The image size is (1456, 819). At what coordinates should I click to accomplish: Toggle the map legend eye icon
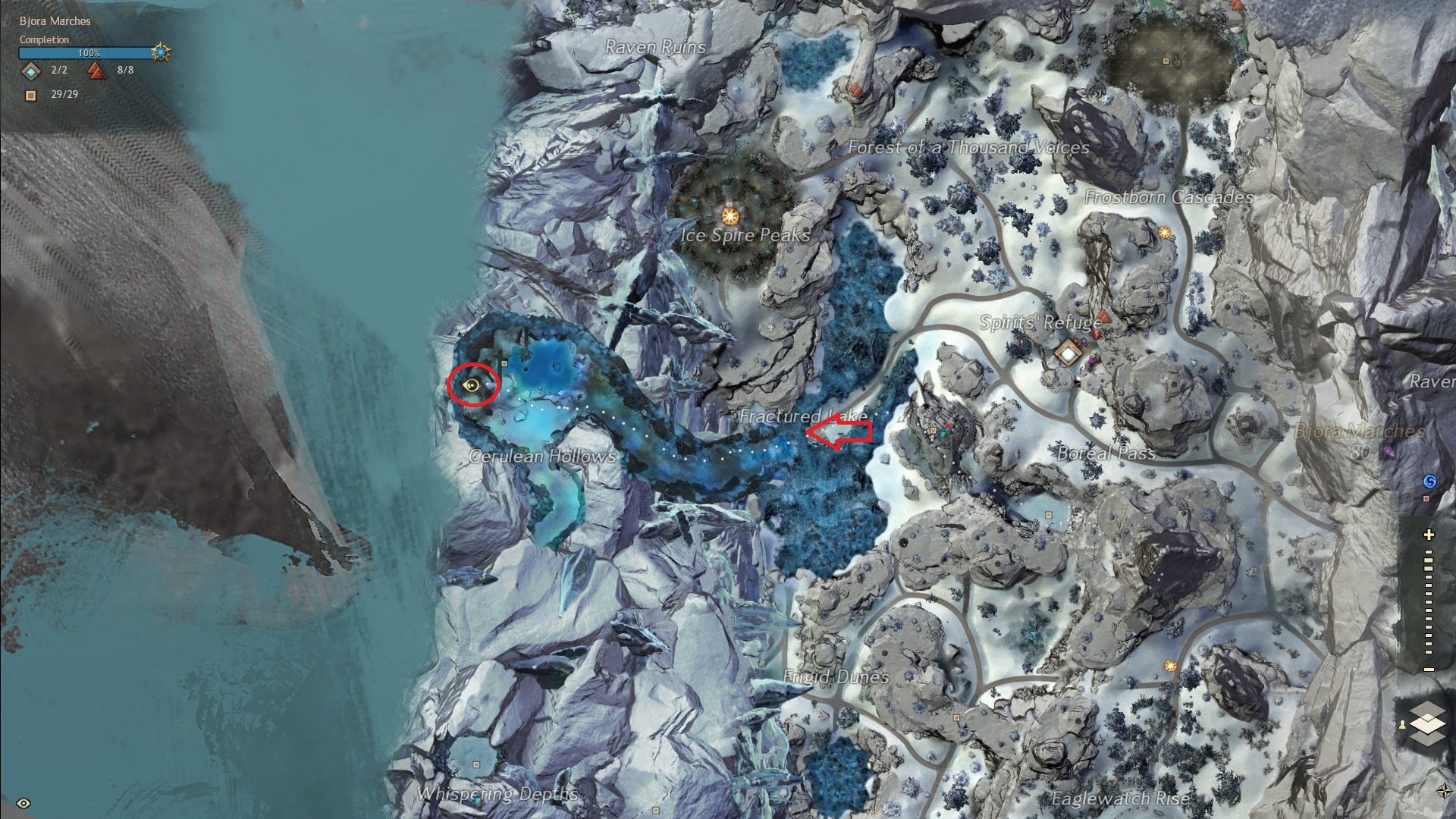pos(24,803)
